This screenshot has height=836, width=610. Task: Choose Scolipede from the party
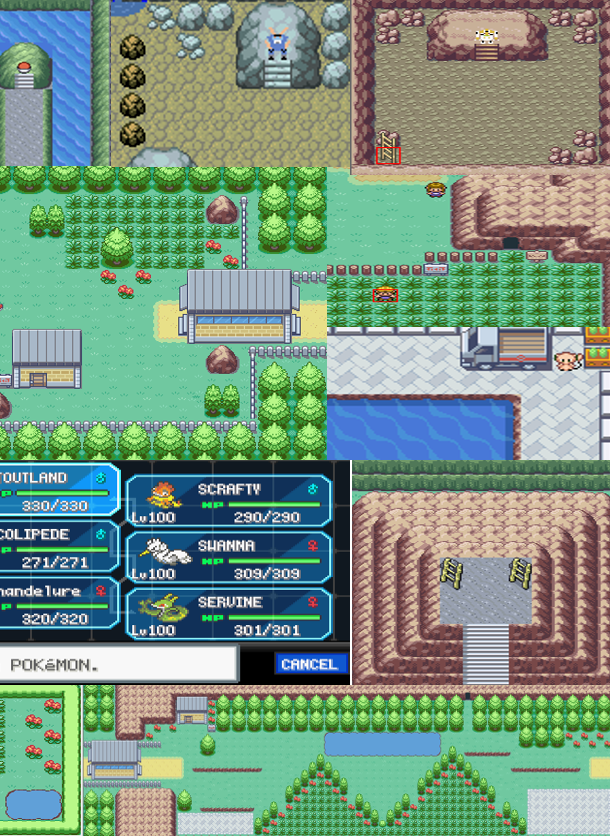pos(55,547)
